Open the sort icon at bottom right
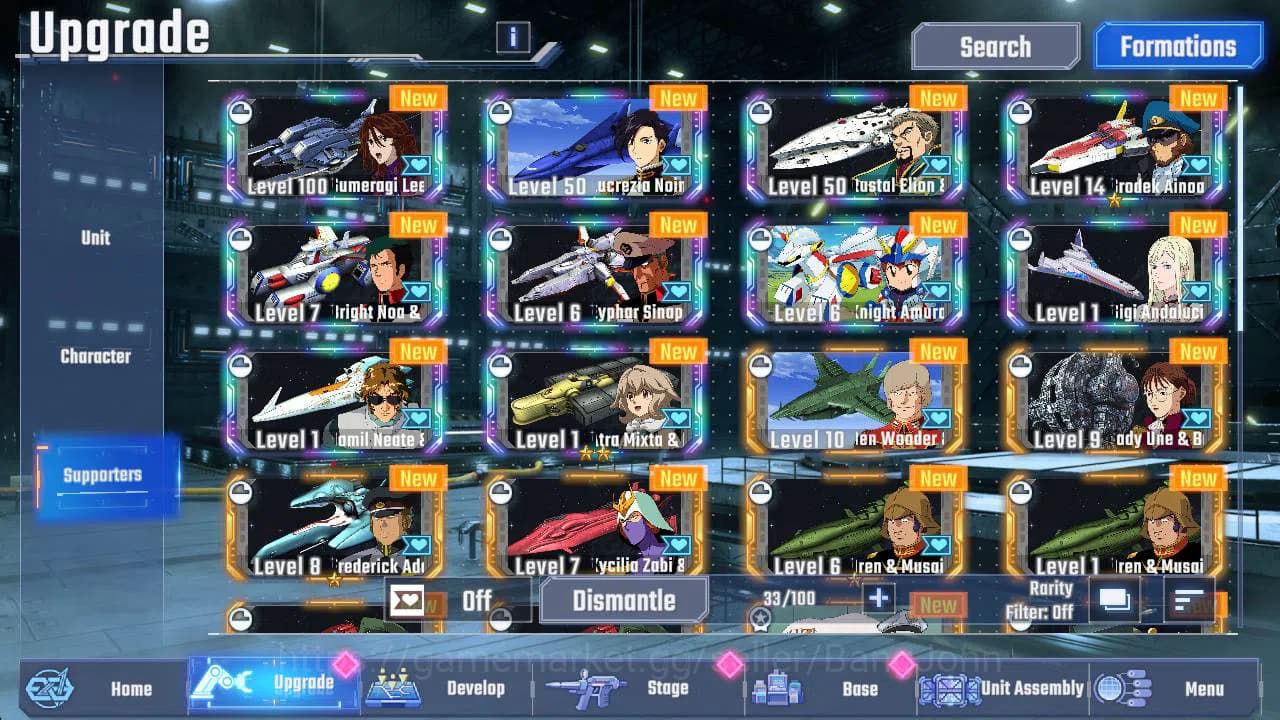 point(1190,597)
